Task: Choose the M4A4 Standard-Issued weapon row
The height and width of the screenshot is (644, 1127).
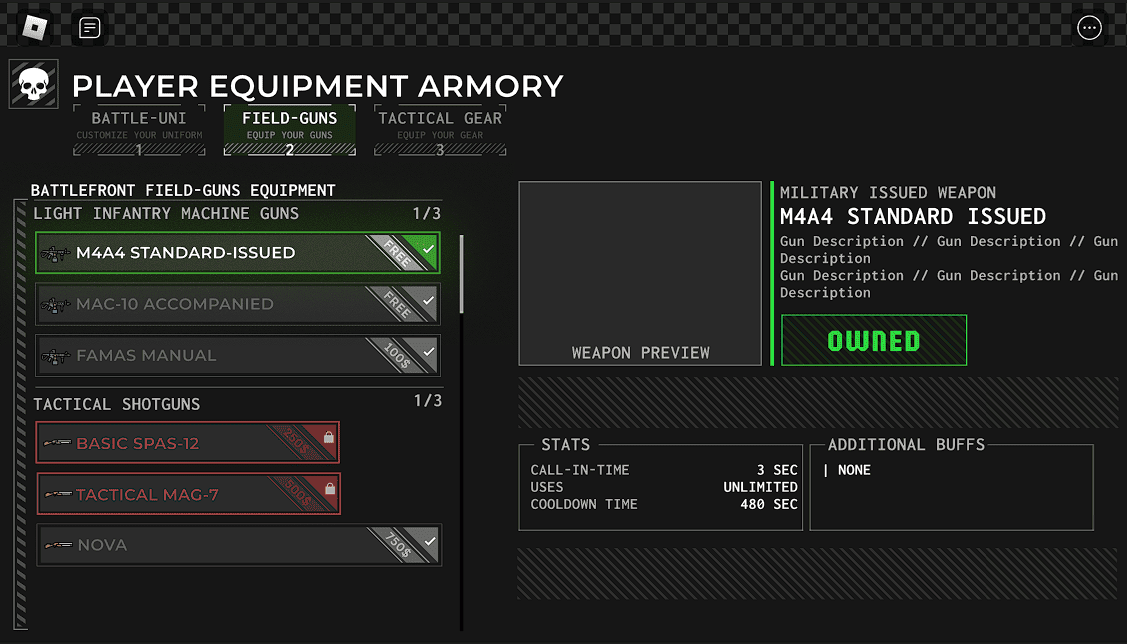Action: pyautogui.click(x=237, y=253)
